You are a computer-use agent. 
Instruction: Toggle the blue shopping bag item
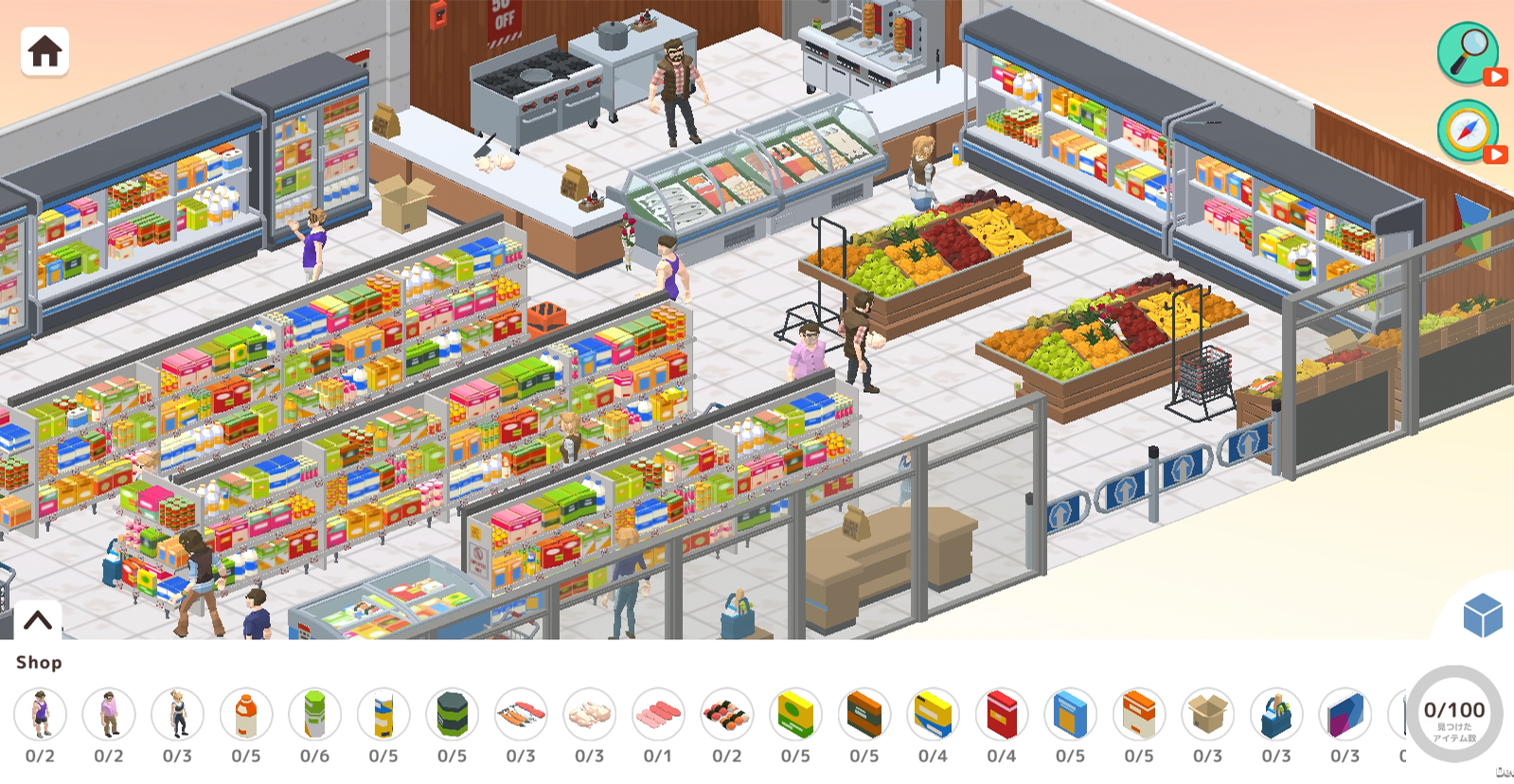(x=1275, y=715)
